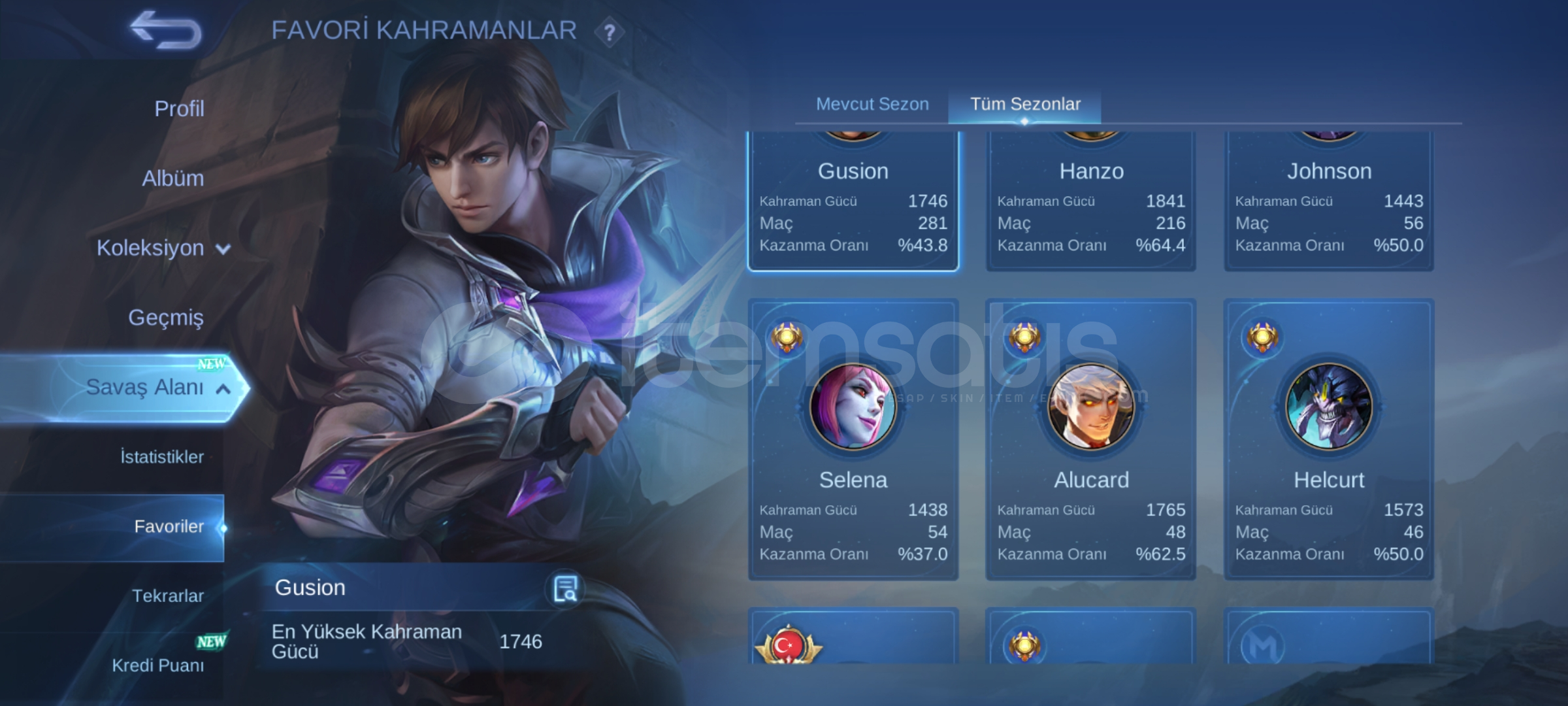
Task: Choose the Hanzo hero card
Action: (1091, 203)
